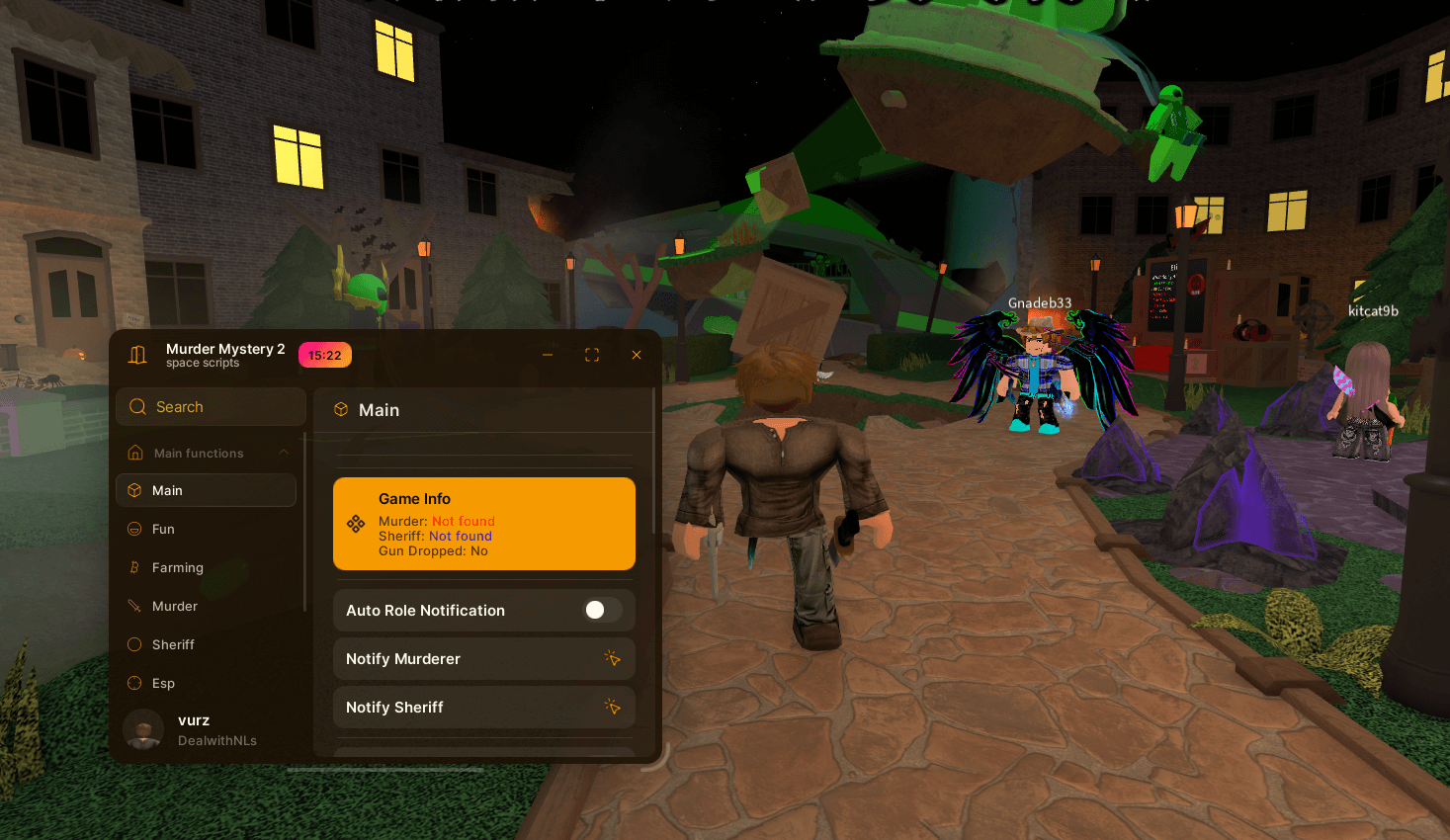Open the Murder category
This screenshot has width=1450, height=840.
(x=175, y=607)
